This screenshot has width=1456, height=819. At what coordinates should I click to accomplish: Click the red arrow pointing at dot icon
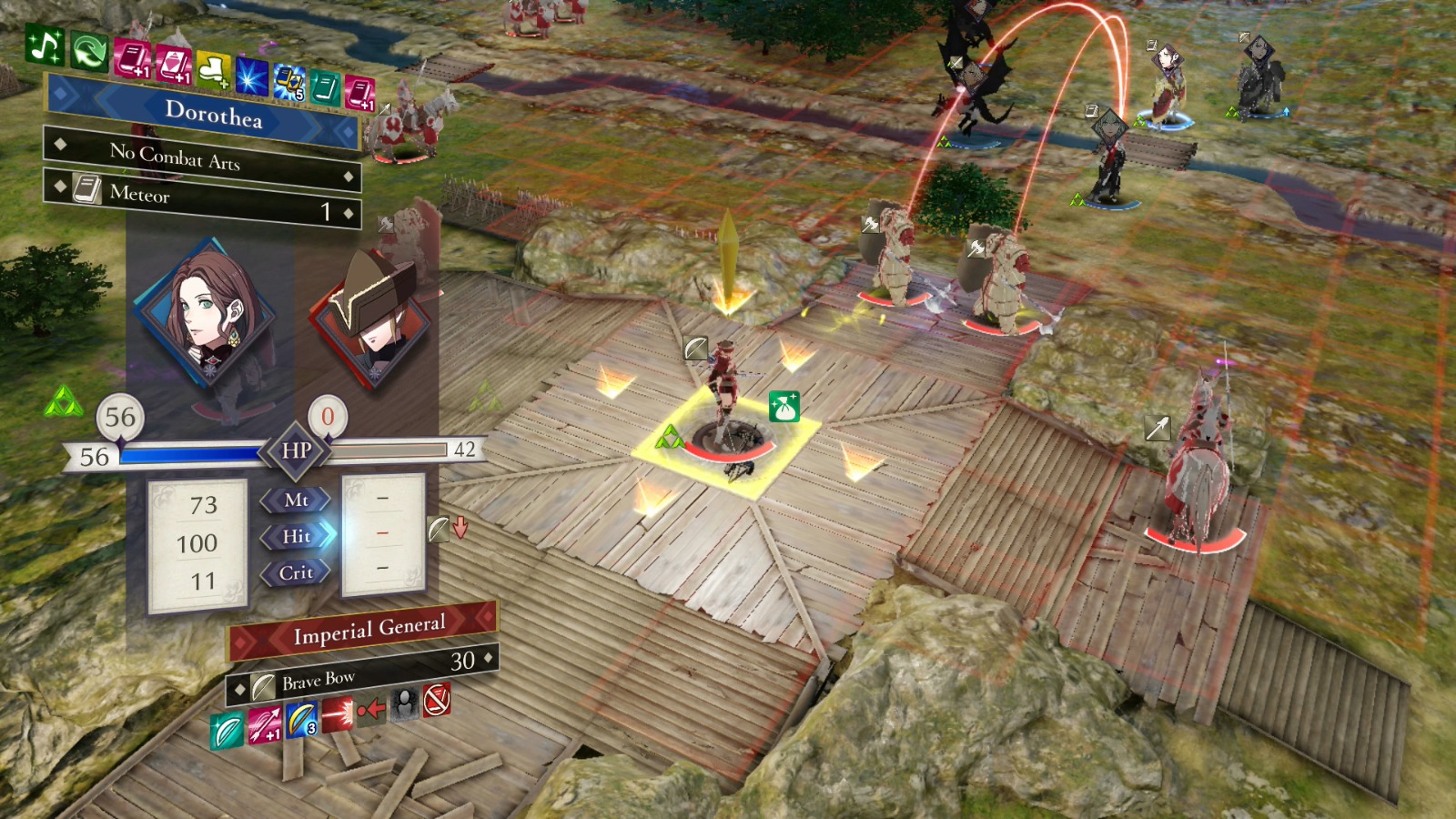click(x=370, y=709)
